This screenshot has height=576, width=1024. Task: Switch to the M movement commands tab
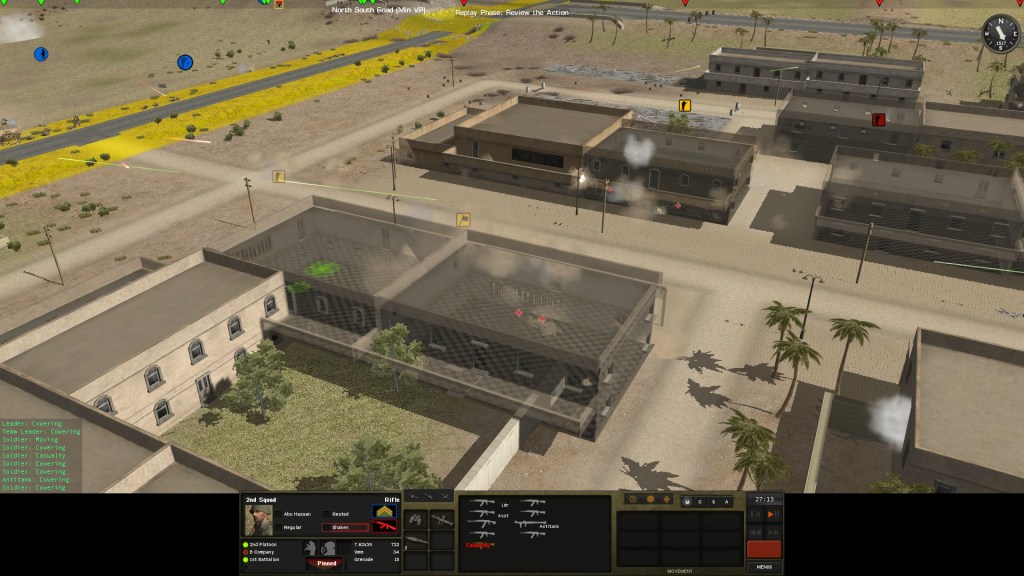click(686, 501)
